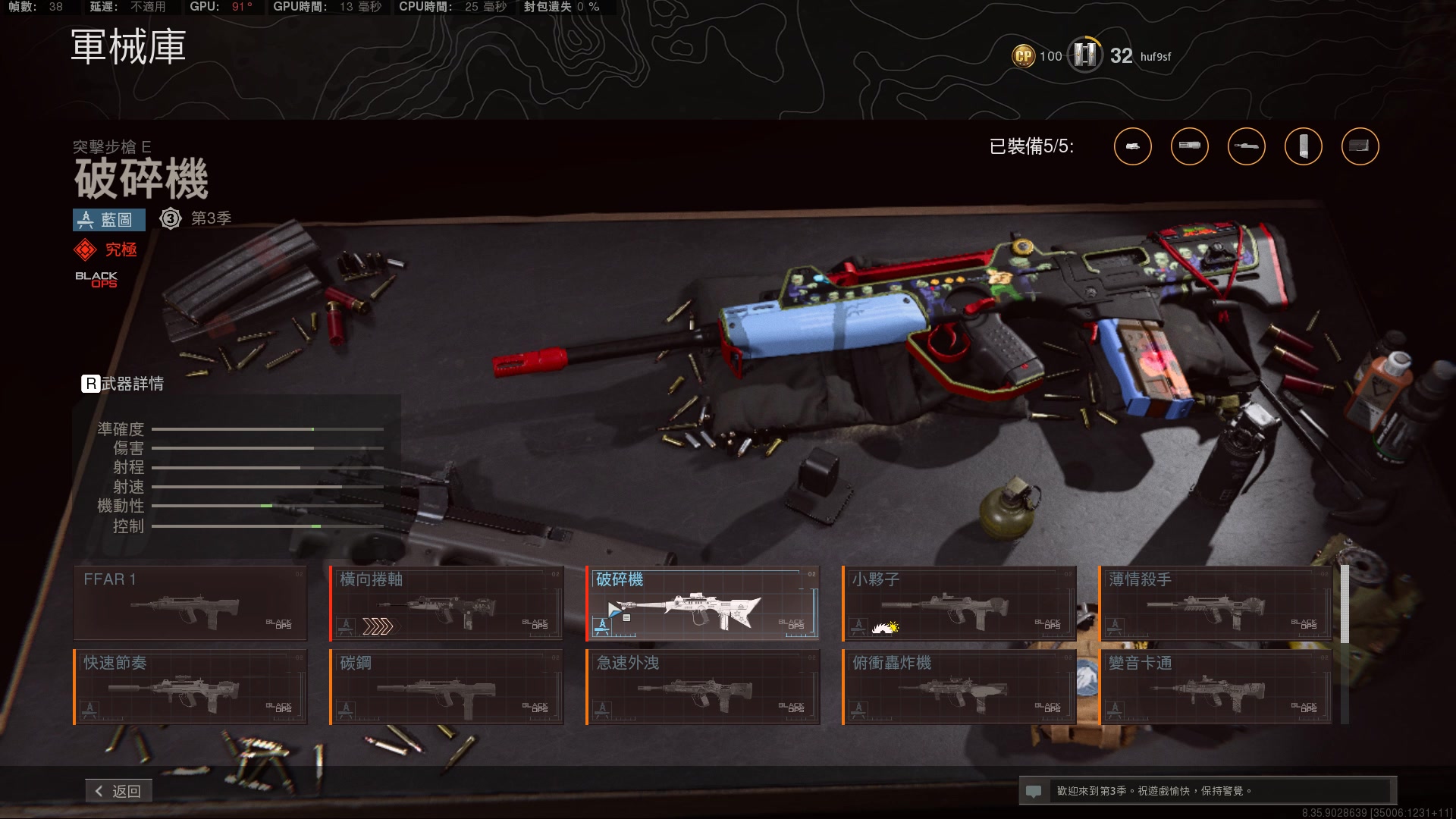This screenshot has height=819, width=1456.
Task: Click the COD Points balance icon
Action: pyautogui.click(x=1024, y=55)
